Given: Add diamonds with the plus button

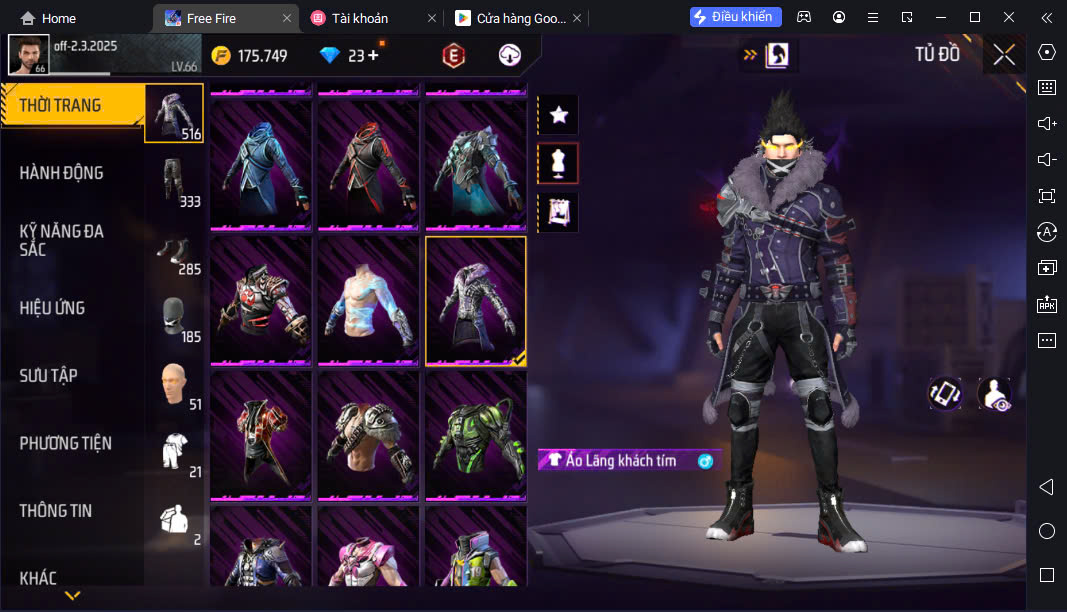Looking at the screenshot, I should point(373,56).
